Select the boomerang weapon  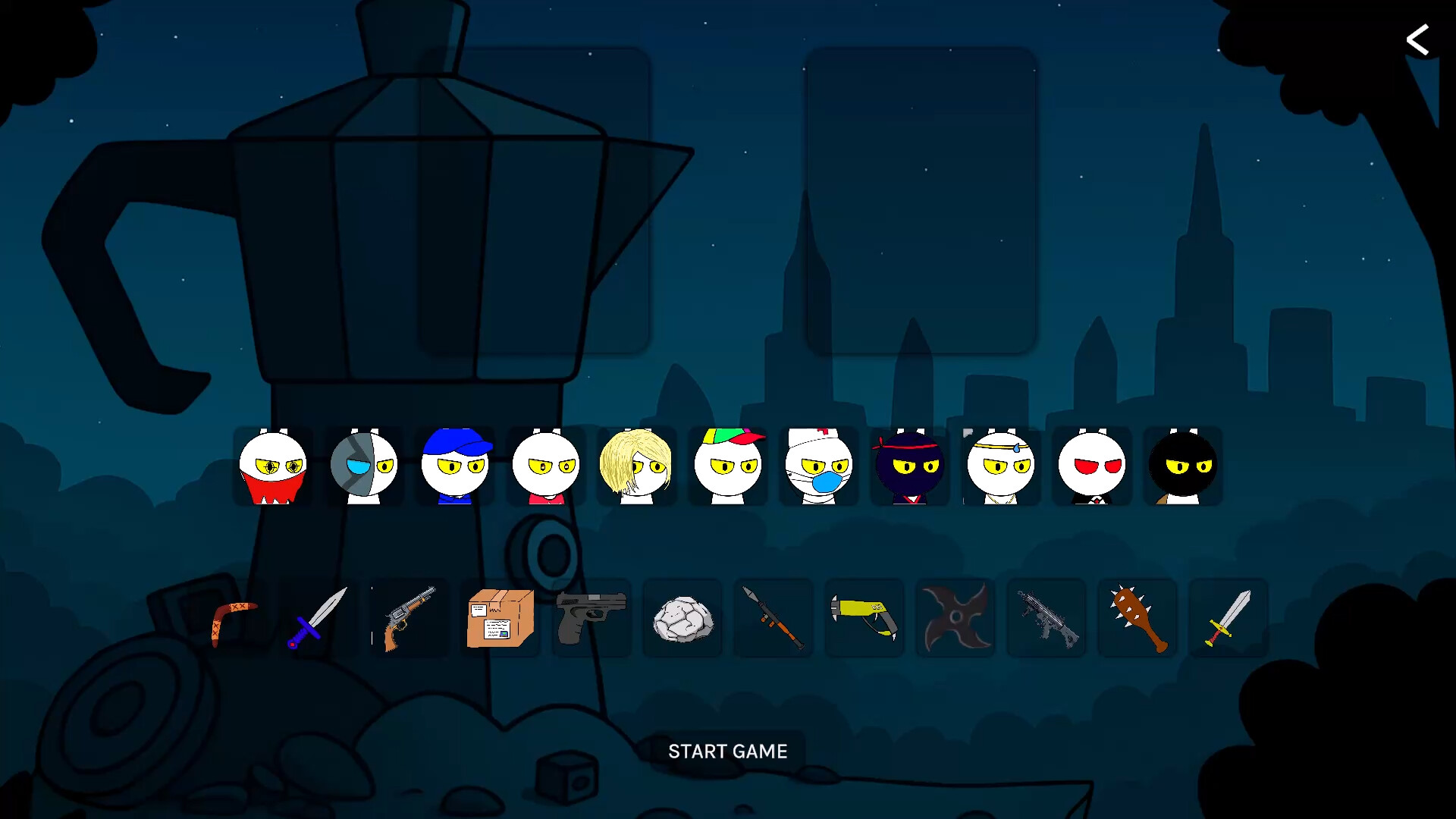[x=227, y=618]
